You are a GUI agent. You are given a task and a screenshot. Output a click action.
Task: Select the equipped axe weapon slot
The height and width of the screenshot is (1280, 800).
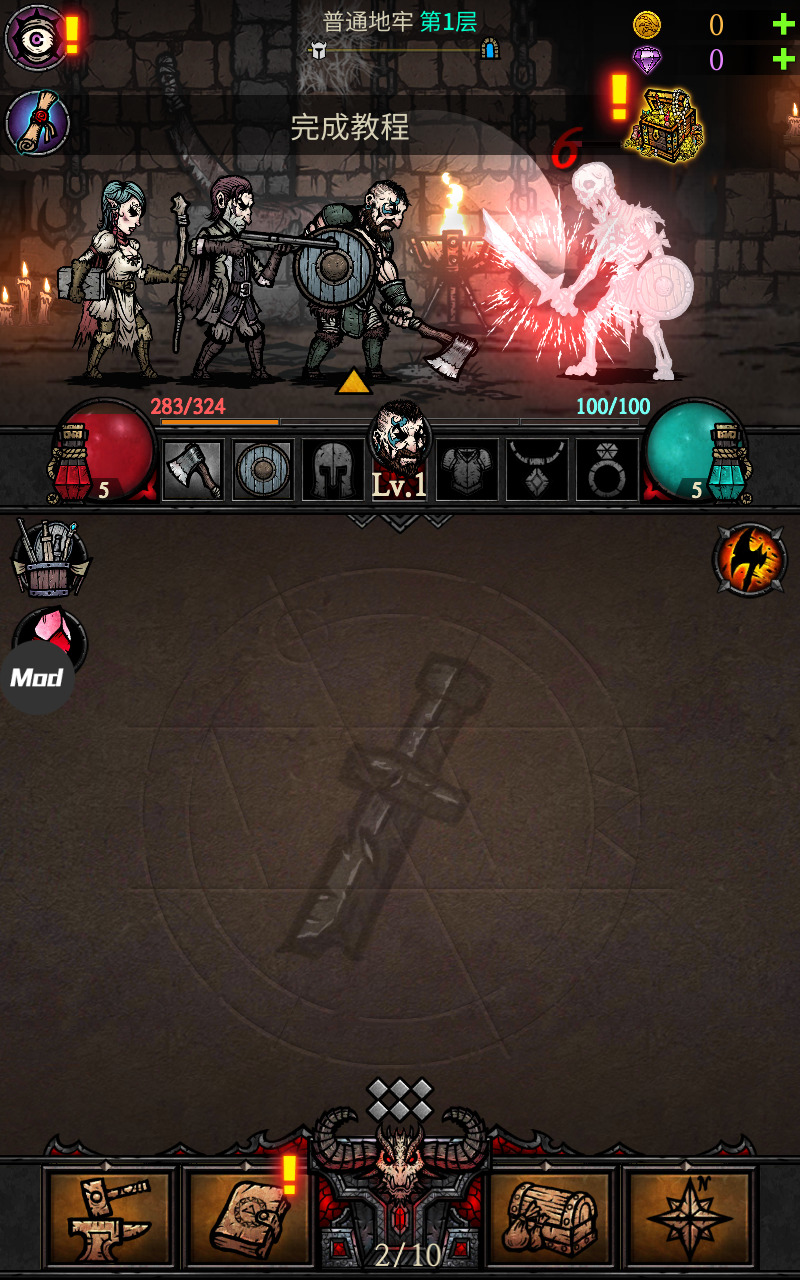click(192, 469)
